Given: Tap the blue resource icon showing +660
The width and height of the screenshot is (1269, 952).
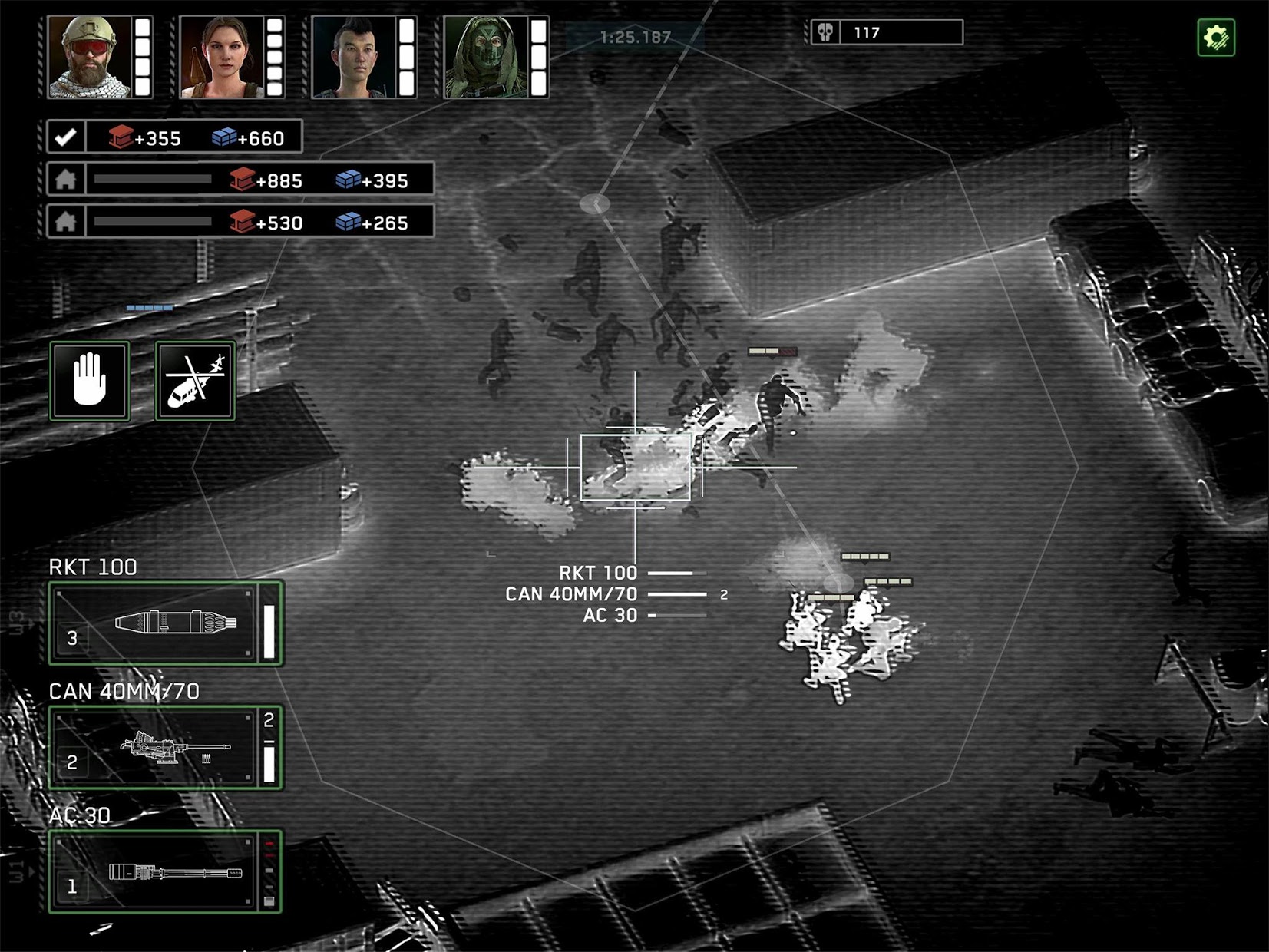Looking at the screenshot, I should pyautogui.click(x=223, y=138).
